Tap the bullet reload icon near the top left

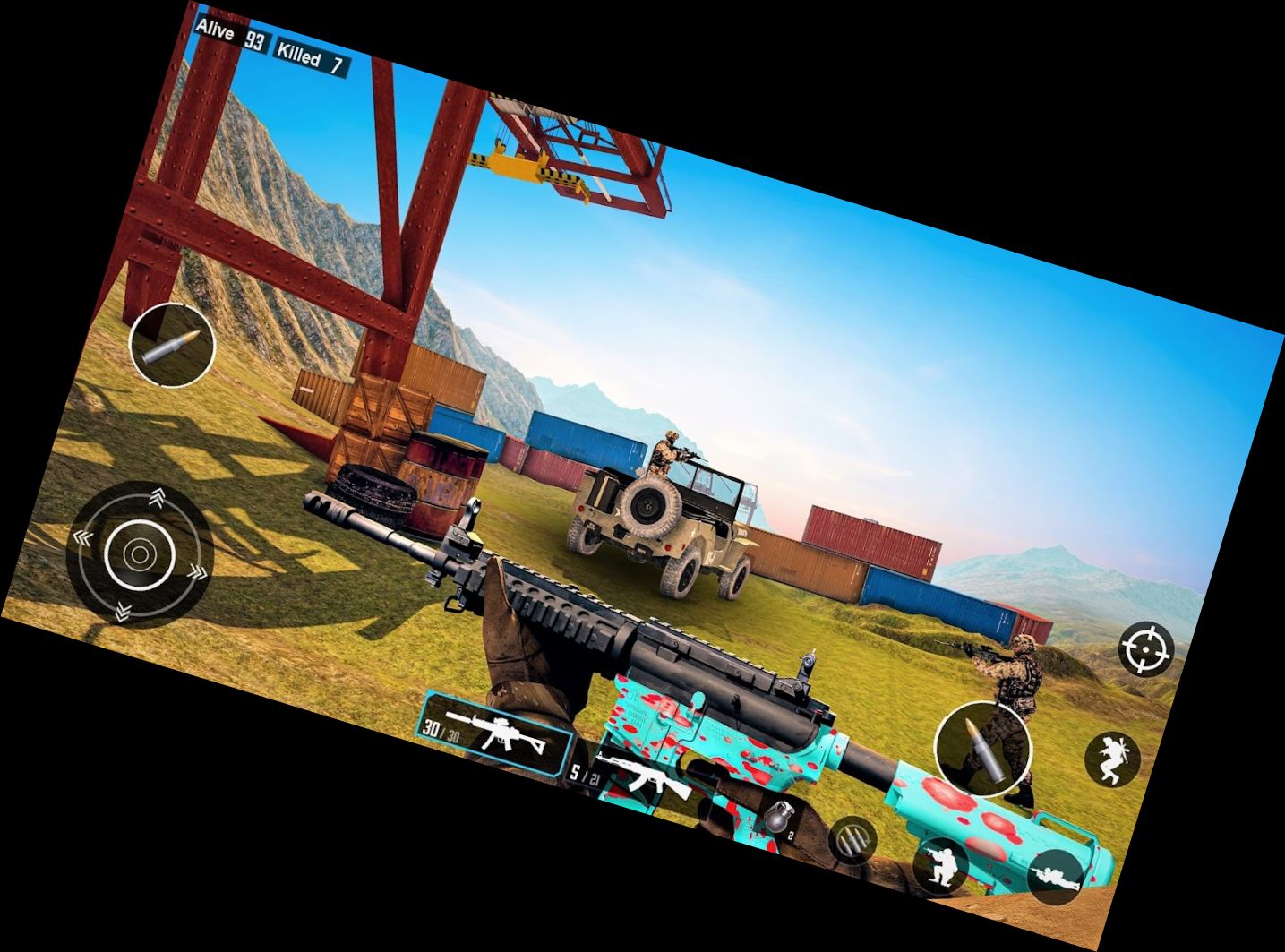172,345
